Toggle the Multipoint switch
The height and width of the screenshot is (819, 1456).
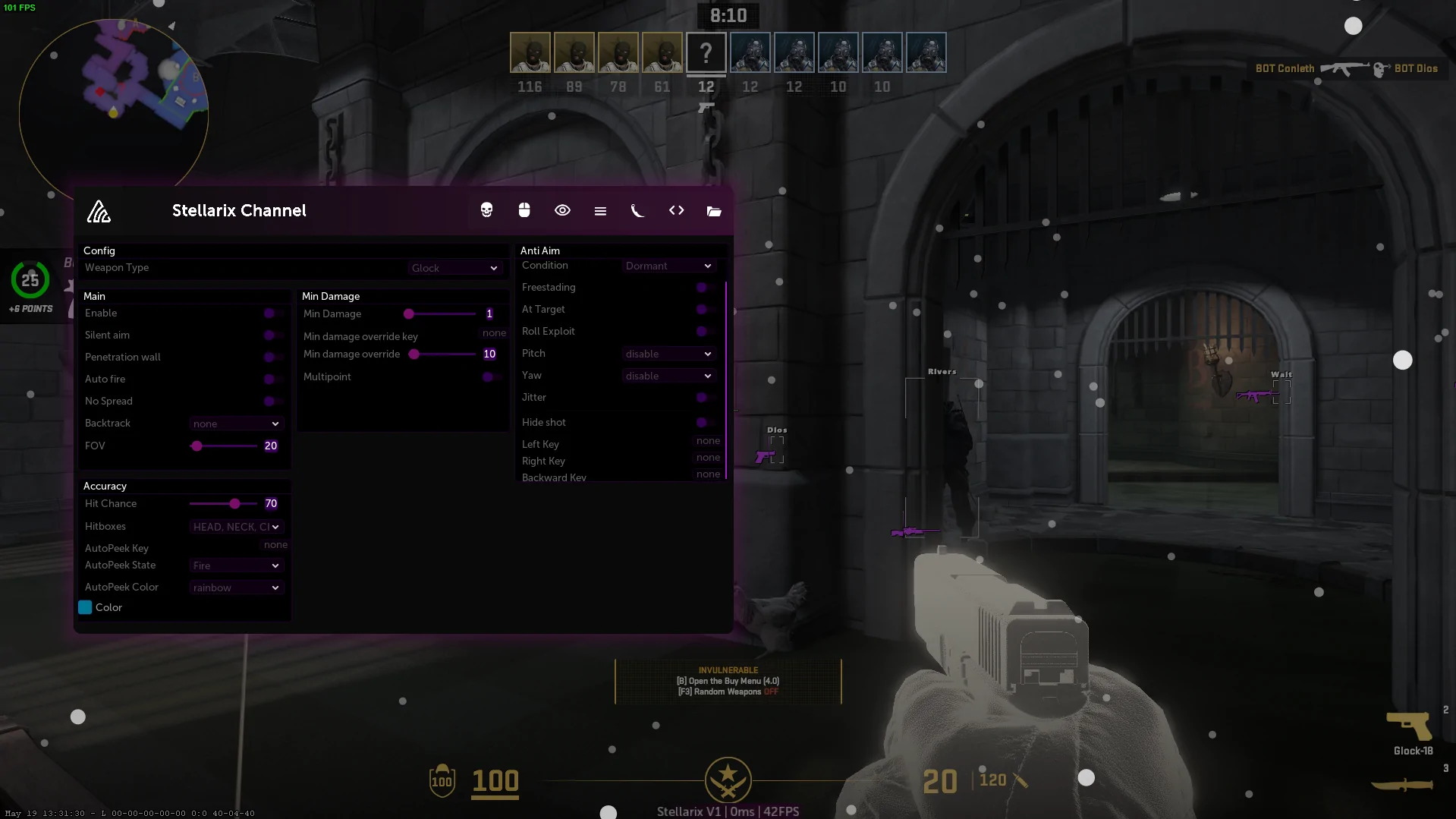tap(490, 376)
